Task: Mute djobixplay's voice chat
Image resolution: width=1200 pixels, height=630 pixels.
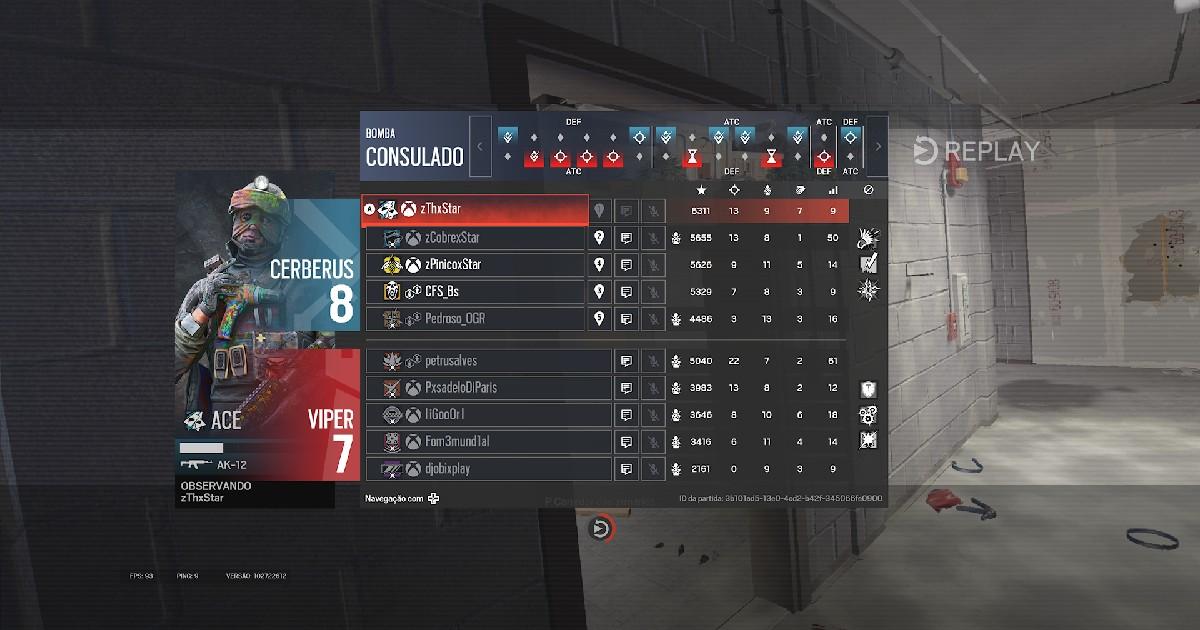Action: click(x=653, y=469)
